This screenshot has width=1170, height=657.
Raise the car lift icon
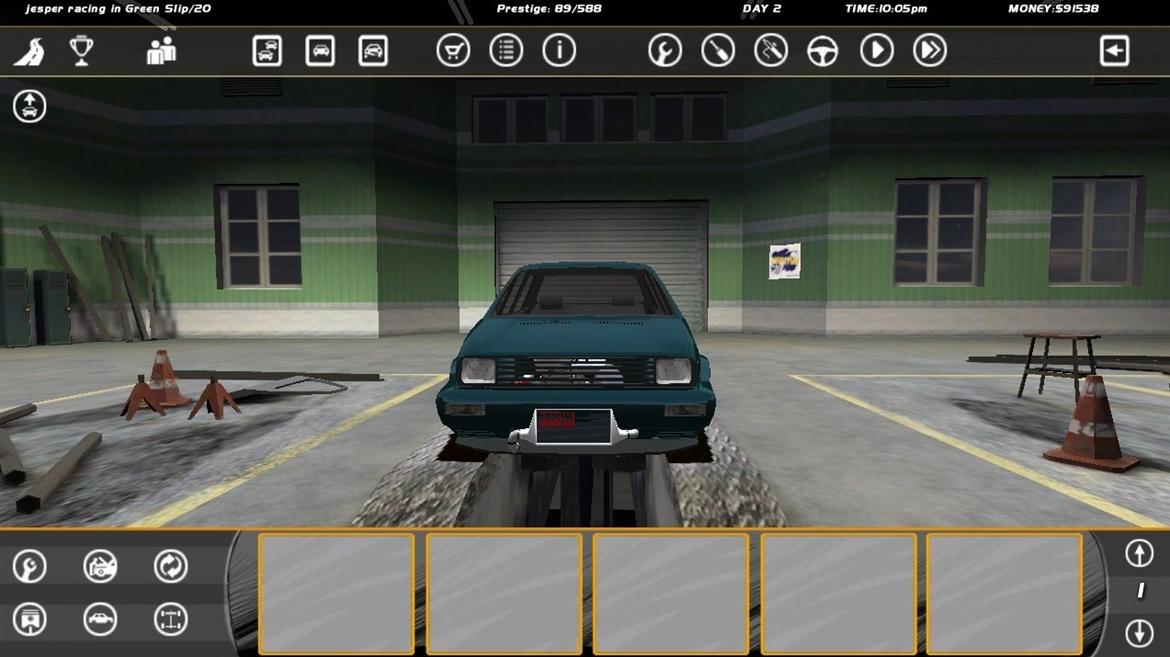tap(29, 106)
